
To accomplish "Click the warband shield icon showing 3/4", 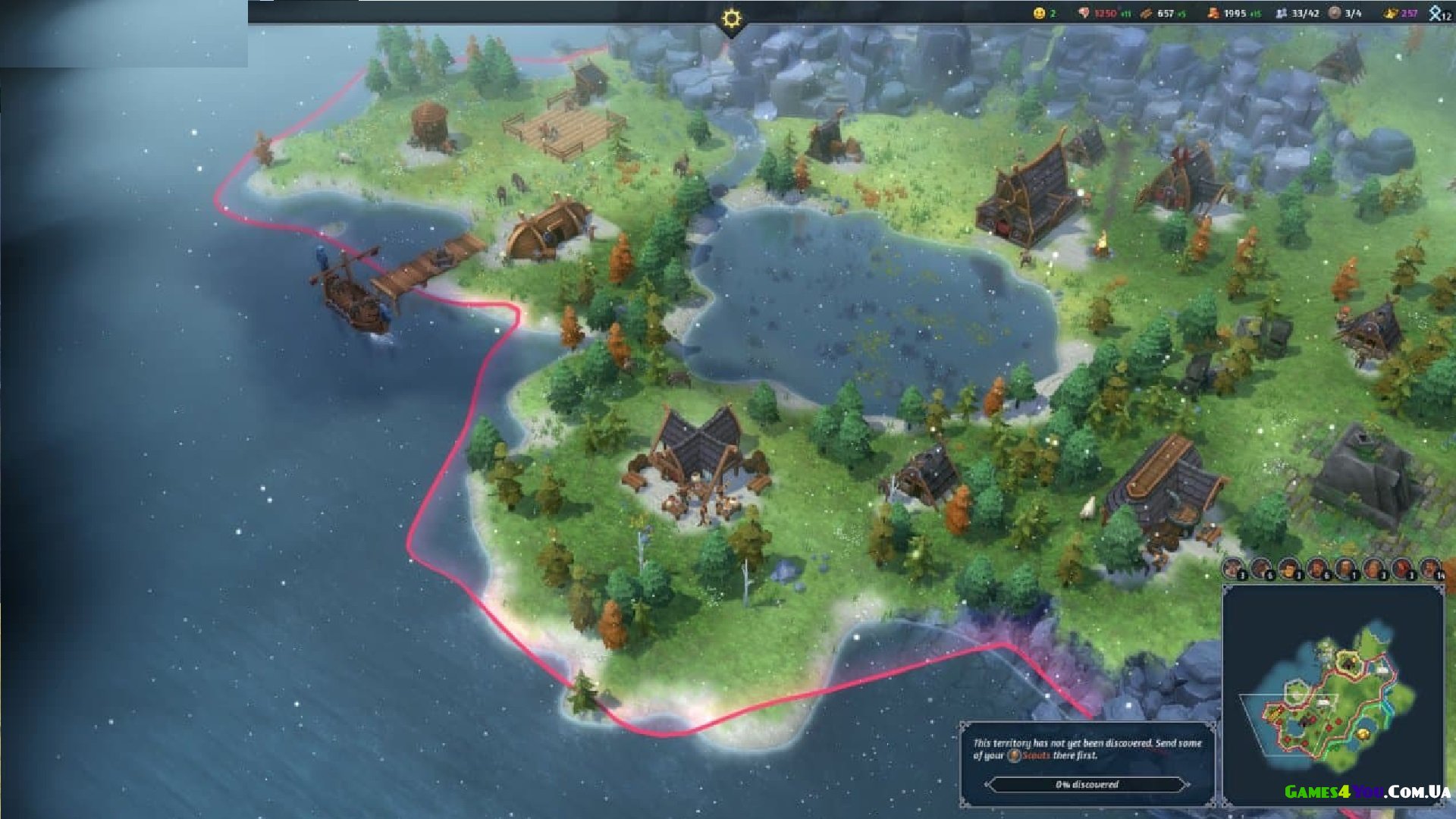I will coord(1335,13).
